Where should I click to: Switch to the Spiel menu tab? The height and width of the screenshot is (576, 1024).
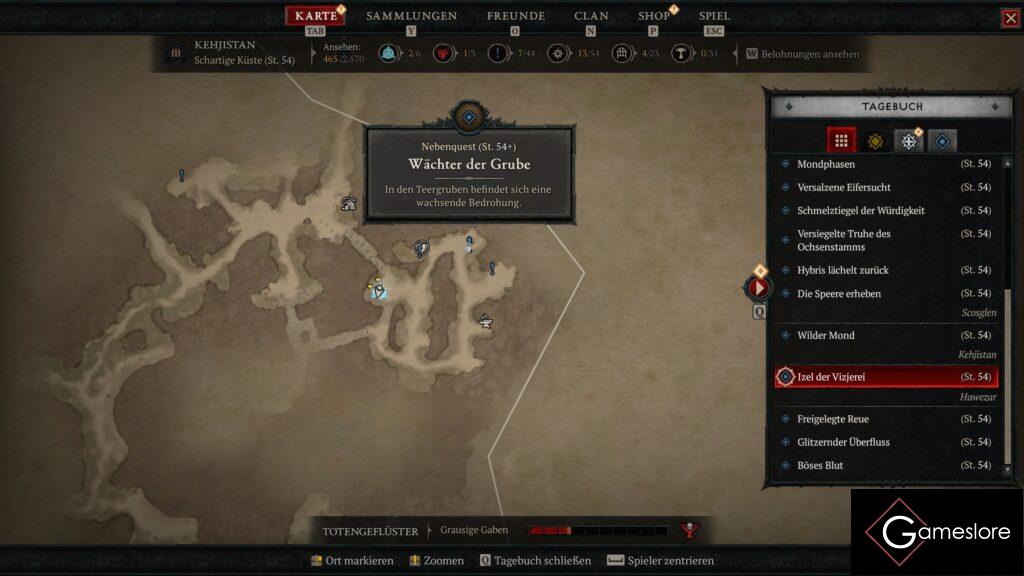pos(714,16)
